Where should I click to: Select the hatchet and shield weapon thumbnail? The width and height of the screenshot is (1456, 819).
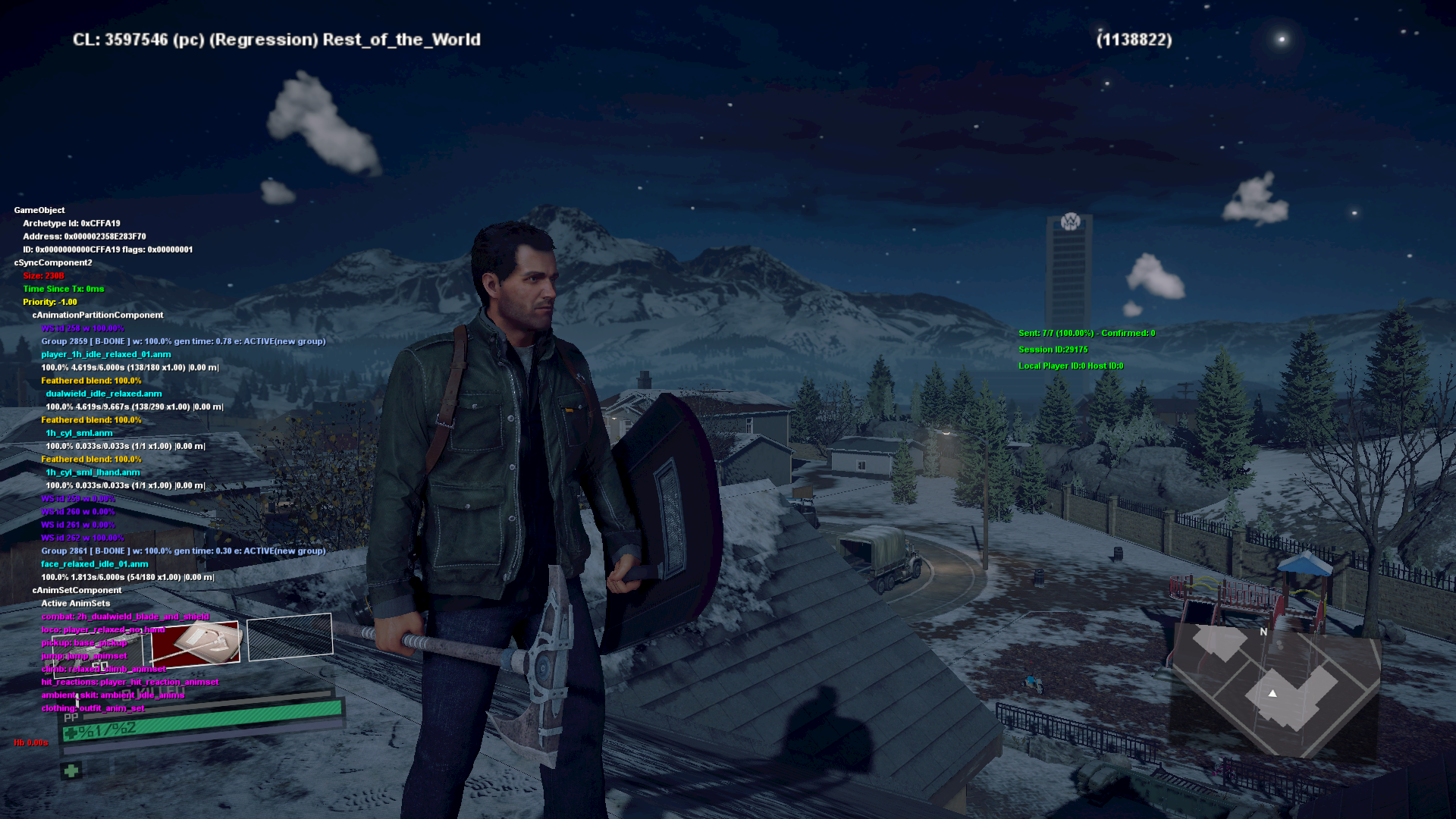click(195, 642)
